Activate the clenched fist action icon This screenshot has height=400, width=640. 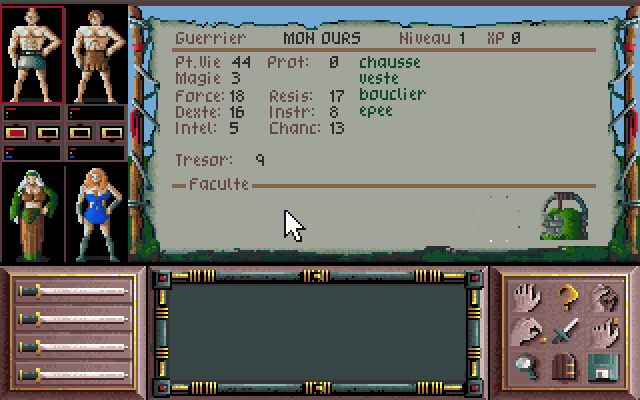(x=603, y=296)
